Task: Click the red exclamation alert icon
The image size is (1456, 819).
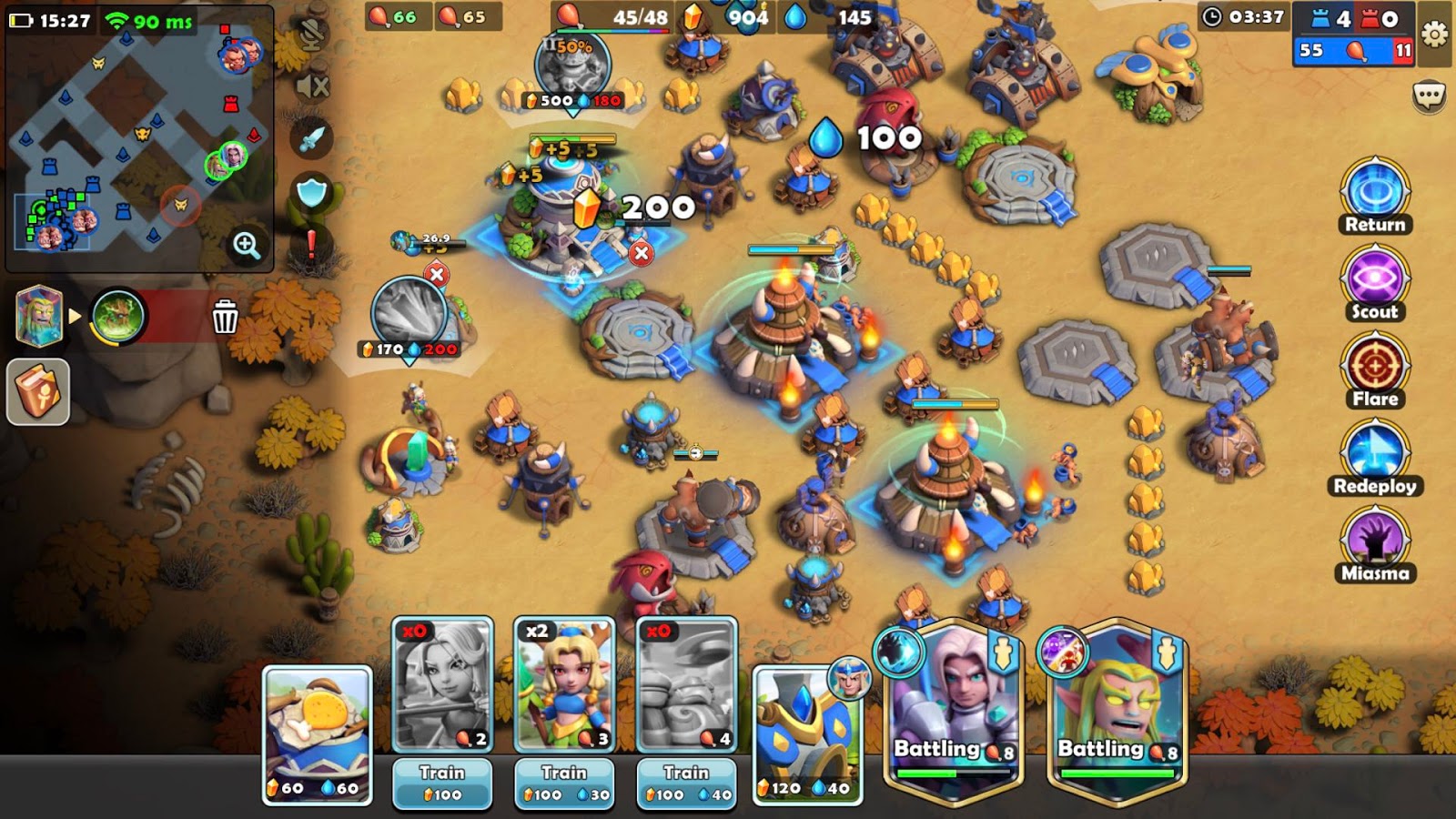Action: point(309,244)
